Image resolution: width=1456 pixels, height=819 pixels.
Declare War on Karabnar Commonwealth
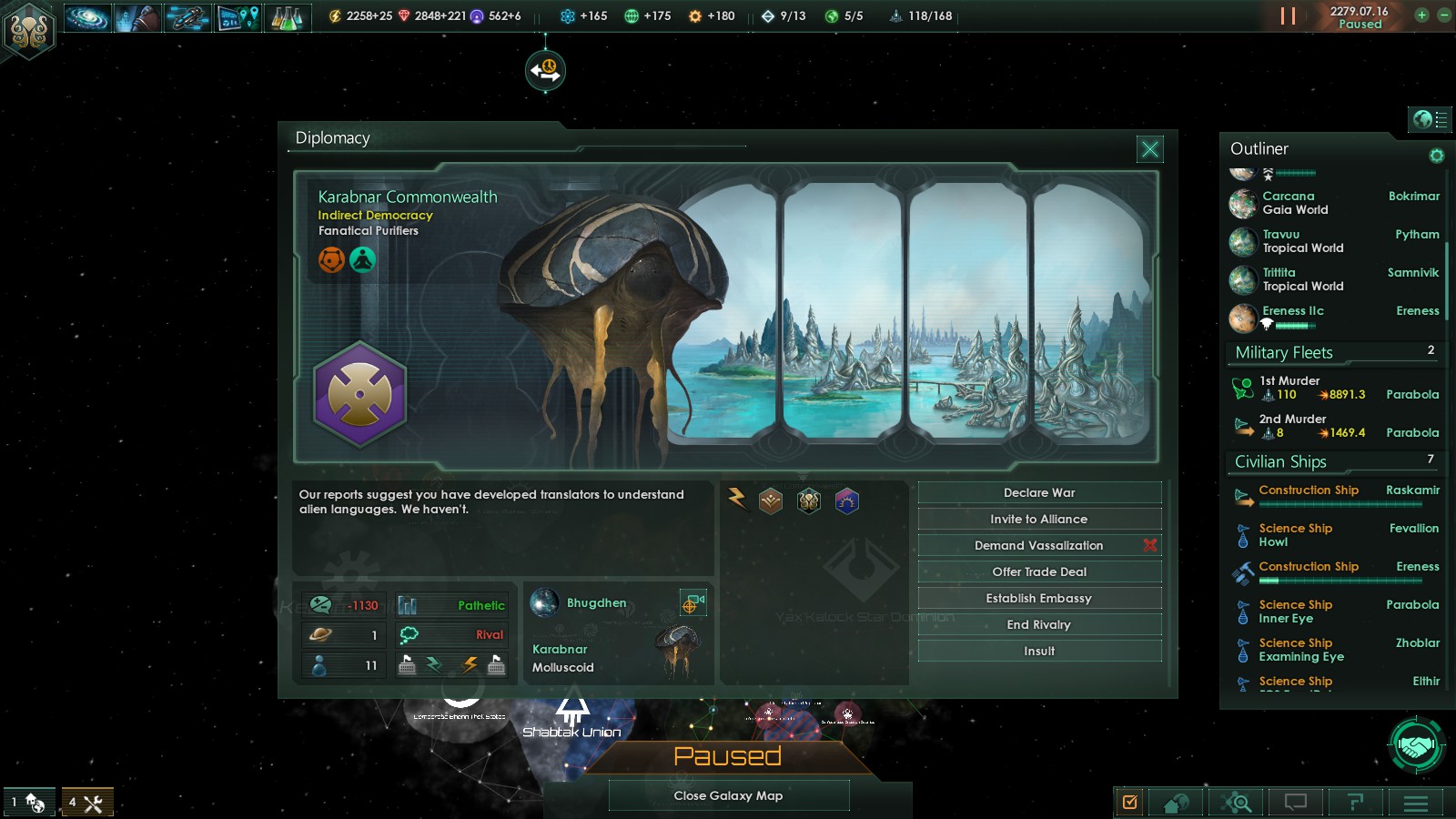(x=1039, y=492)
